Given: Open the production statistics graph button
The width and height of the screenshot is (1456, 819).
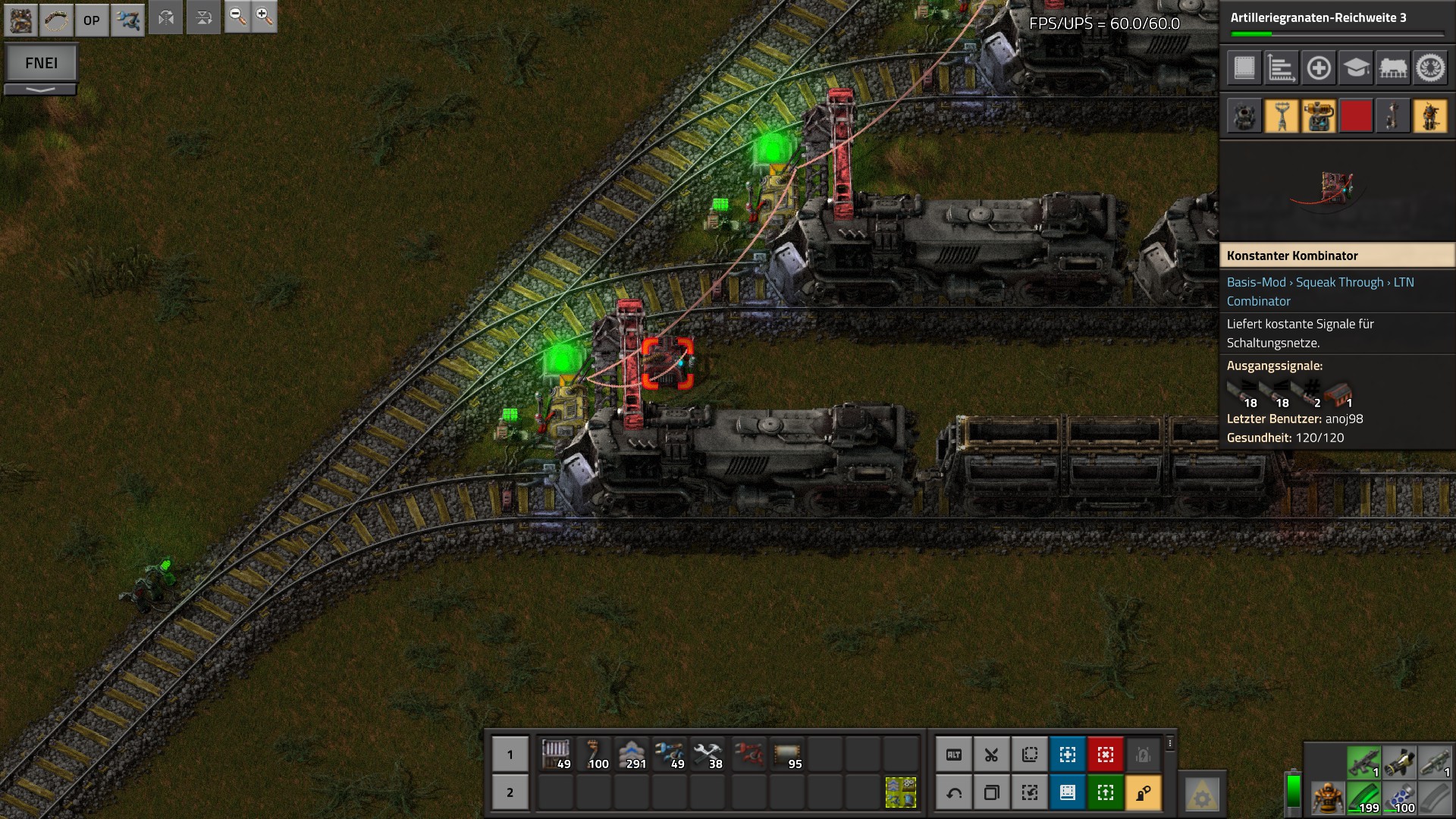Looking at the screenshot, I should 1281,68.
